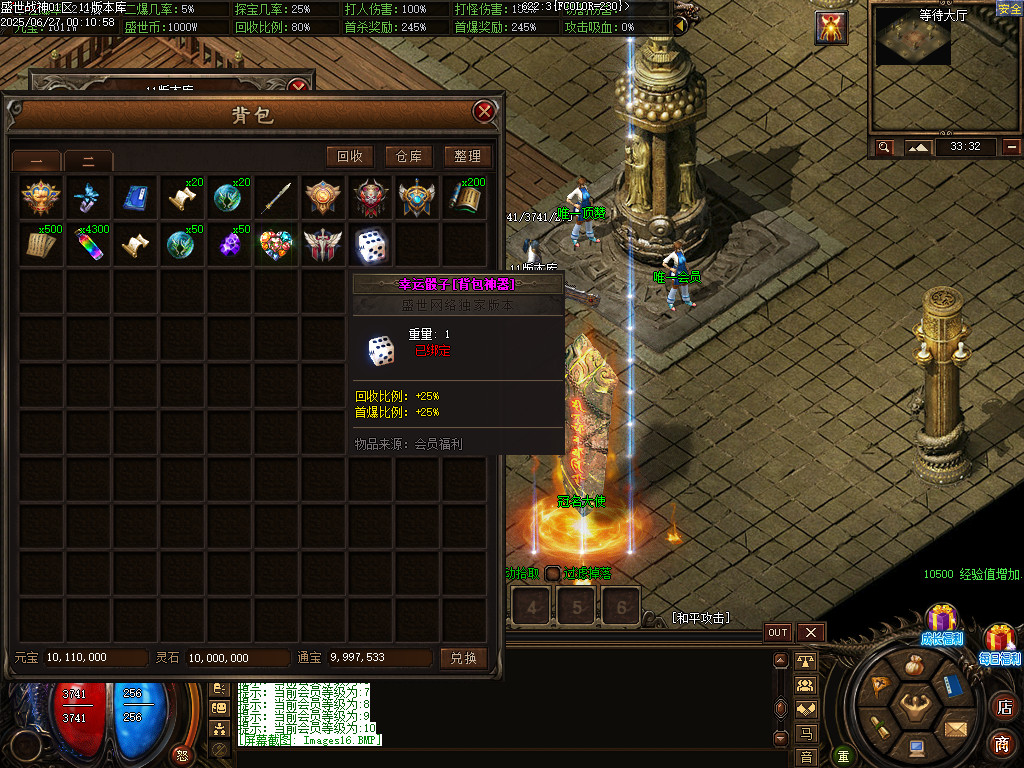
Task: Select the purple crystal stack x50
Action: (x=230, y=246)
